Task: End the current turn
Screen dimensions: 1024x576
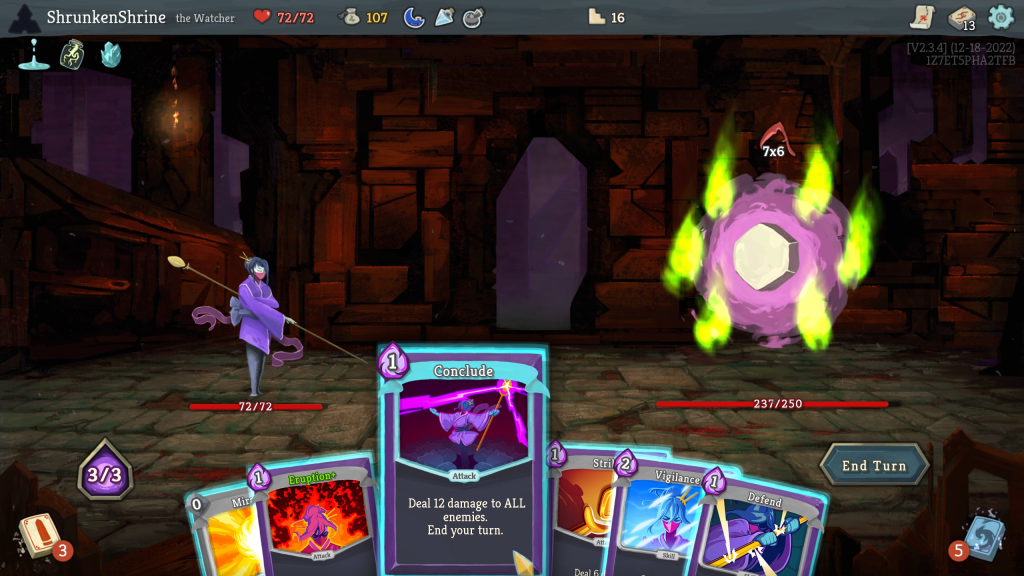Action: (874, 465)
